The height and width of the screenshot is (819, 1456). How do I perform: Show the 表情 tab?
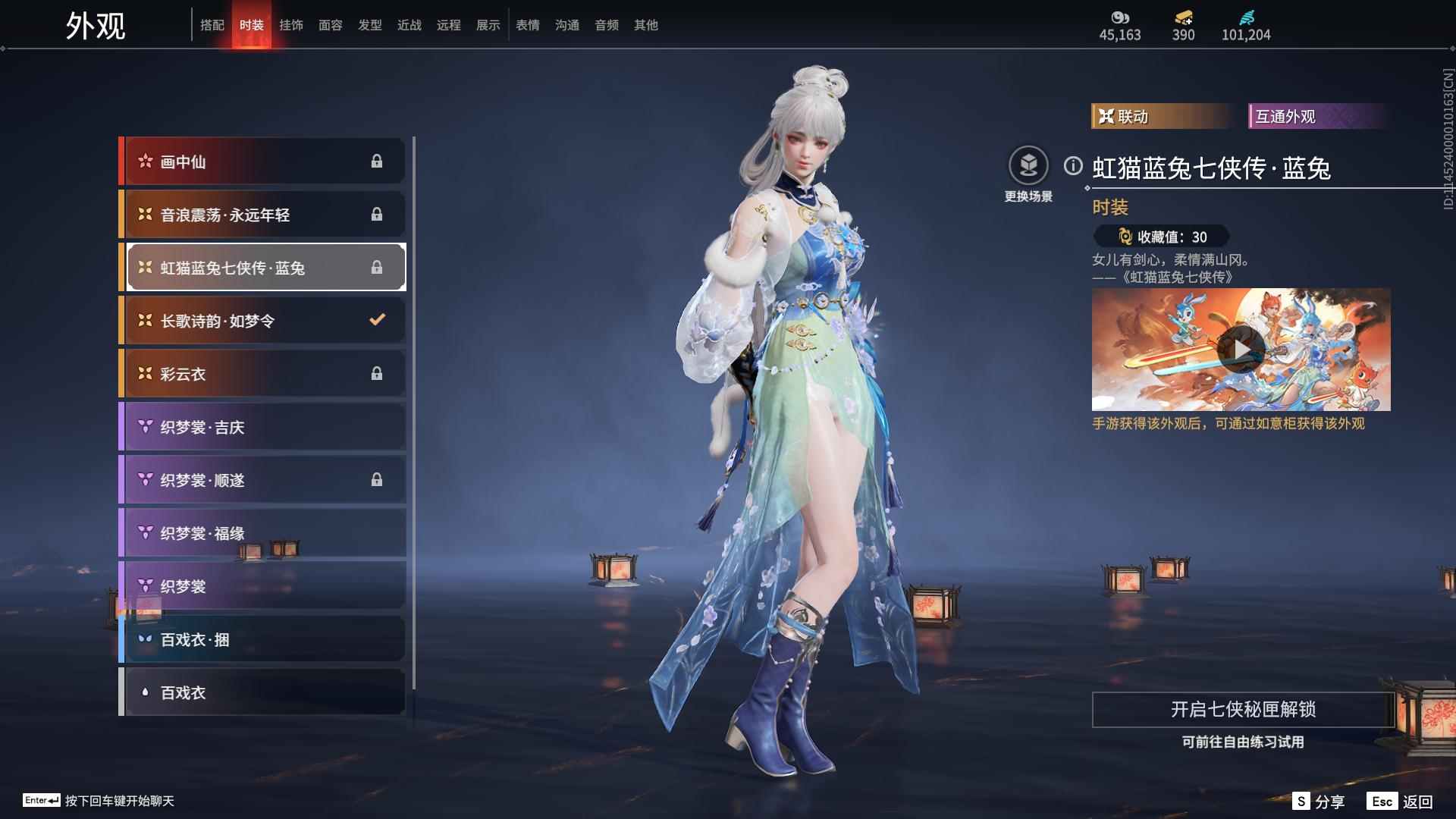528,25
